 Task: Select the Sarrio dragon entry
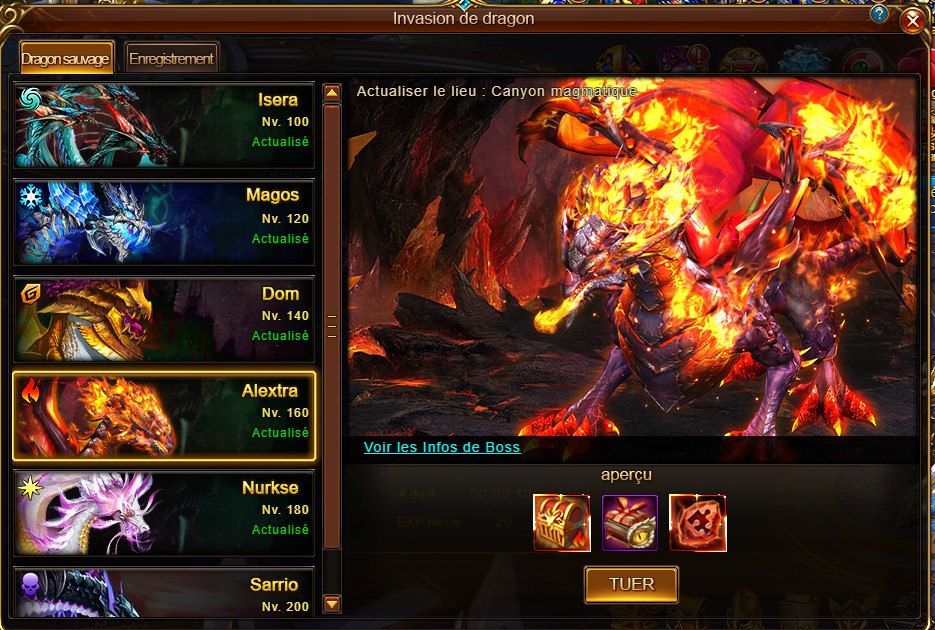click(x=164, y=591)
